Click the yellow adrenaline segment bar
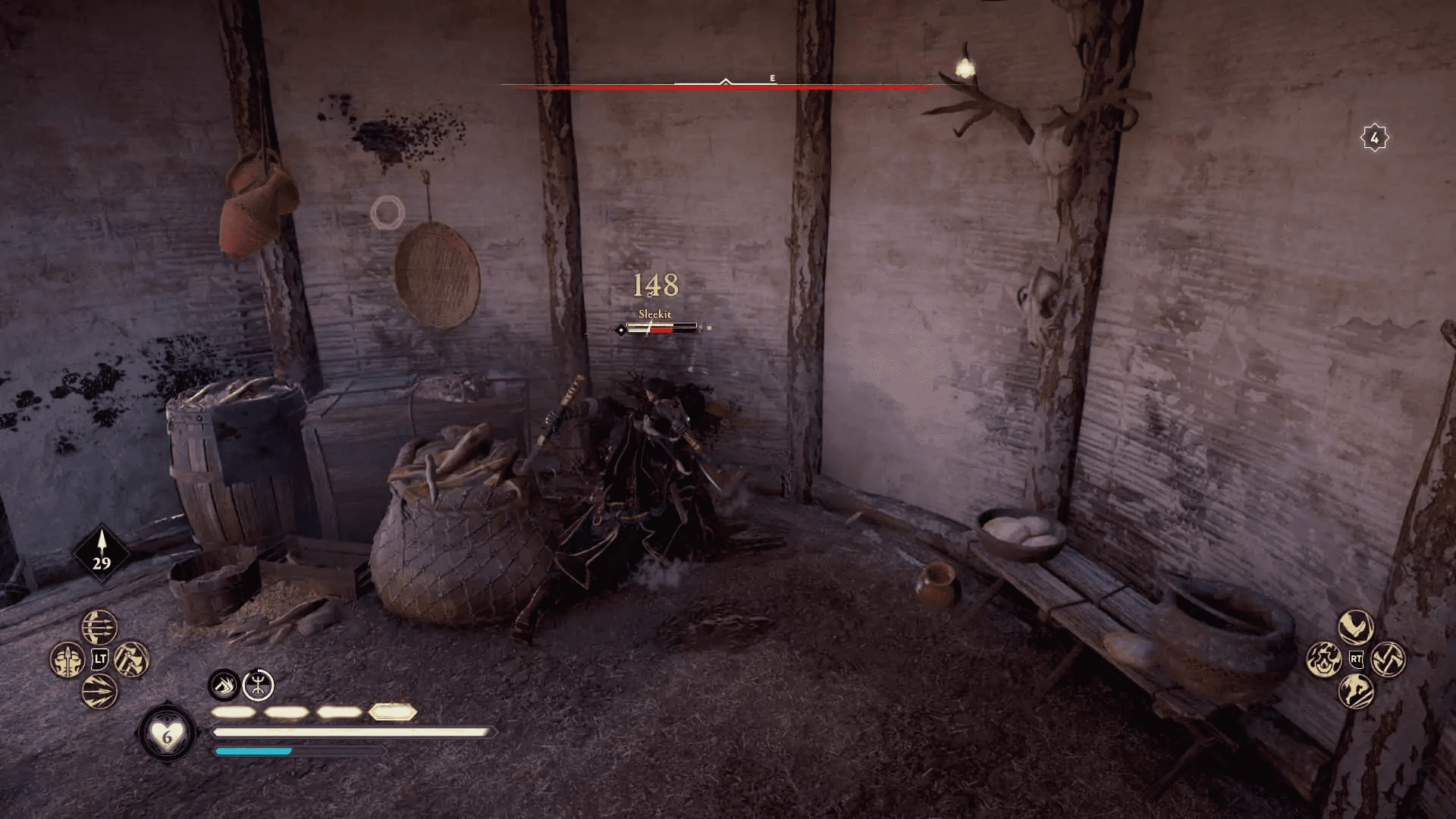The image size is (1456, 819). 311,713
